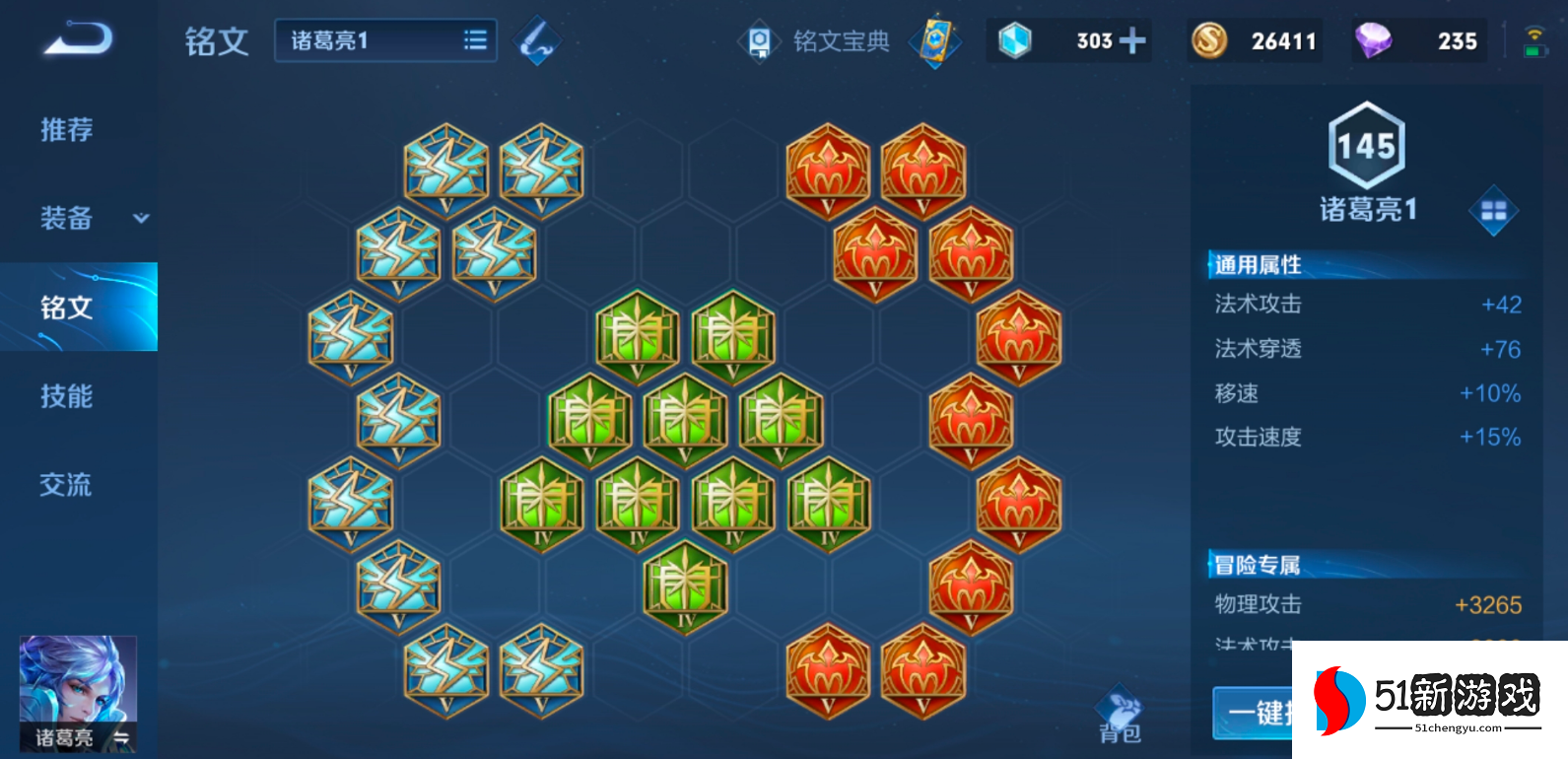1568x759 pixels.
Task: Go back with the return arrow
Action: (79, 39)
